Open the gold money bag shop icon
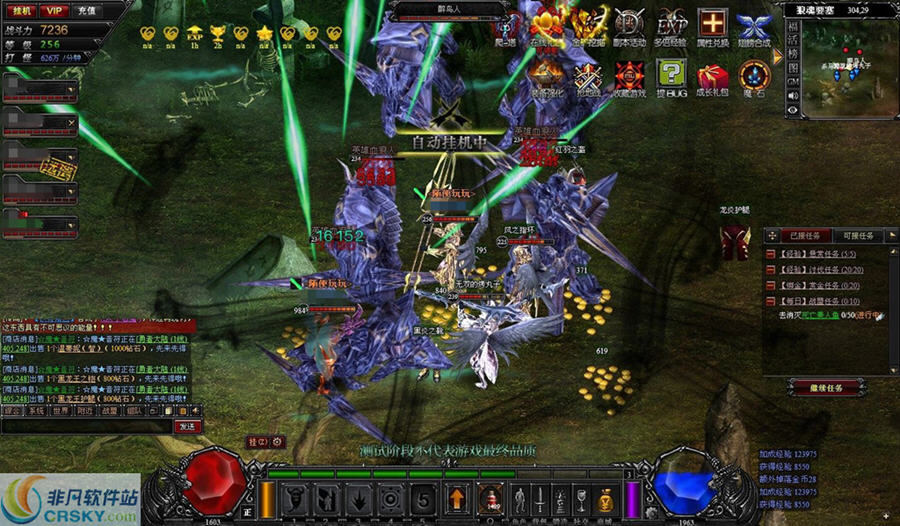This screenshot has width=900, height=526. (606, 498)
